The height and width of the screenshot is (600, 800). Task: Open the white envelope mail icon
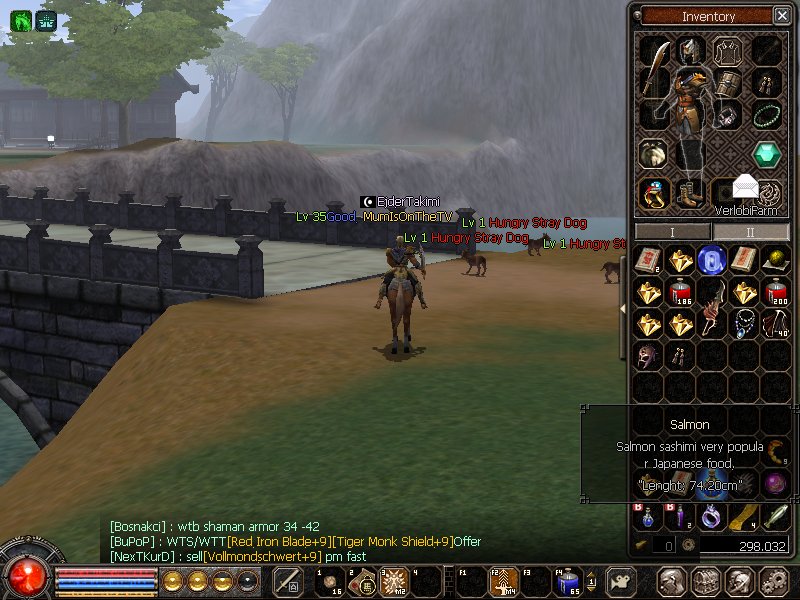pyautogui.click(x=747, y=185)
